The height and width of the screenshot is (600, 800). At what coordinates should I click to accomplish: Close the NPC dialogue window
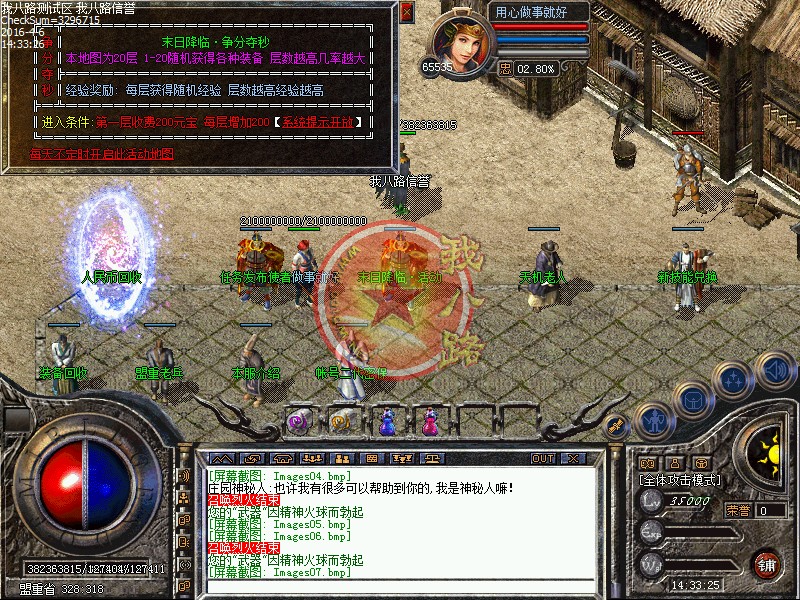(406, 13)
